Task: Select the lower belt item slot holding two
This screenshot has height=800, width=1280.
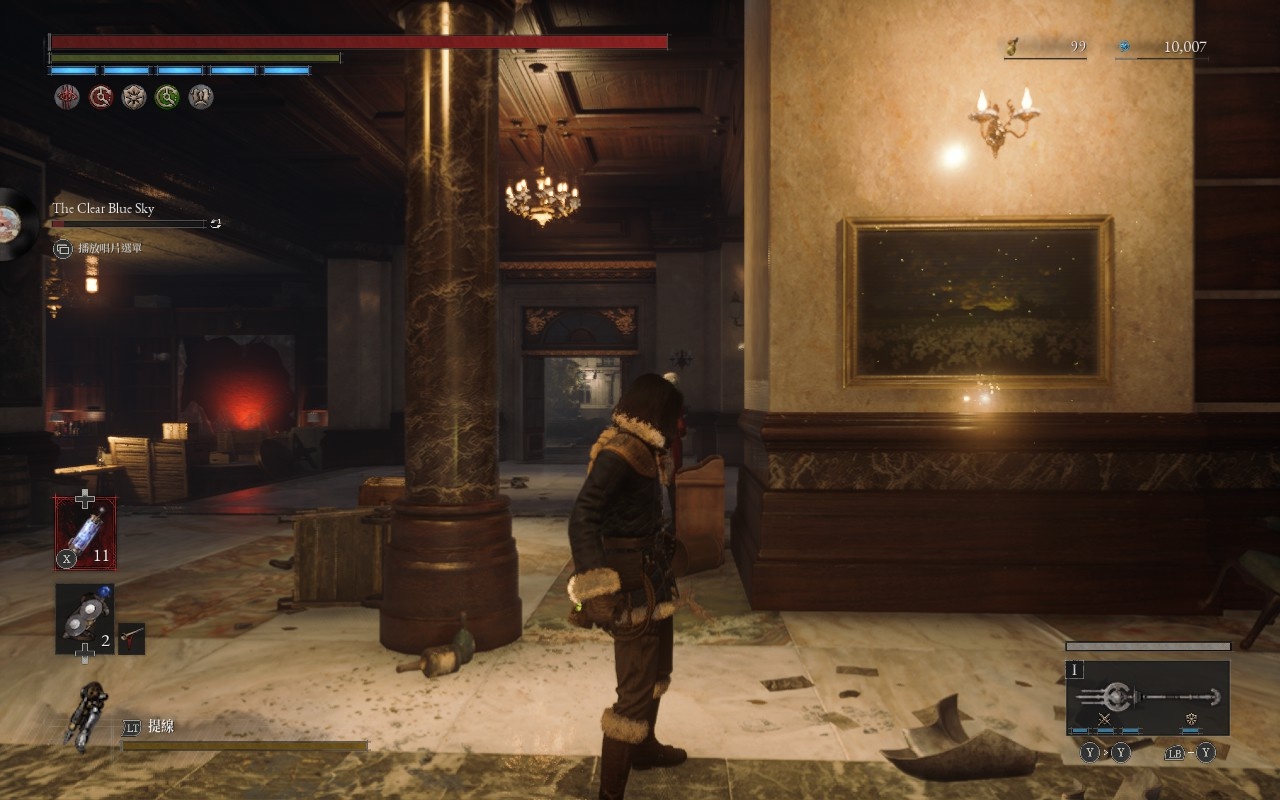Action: pyautogui.click(x=84, y=618)
